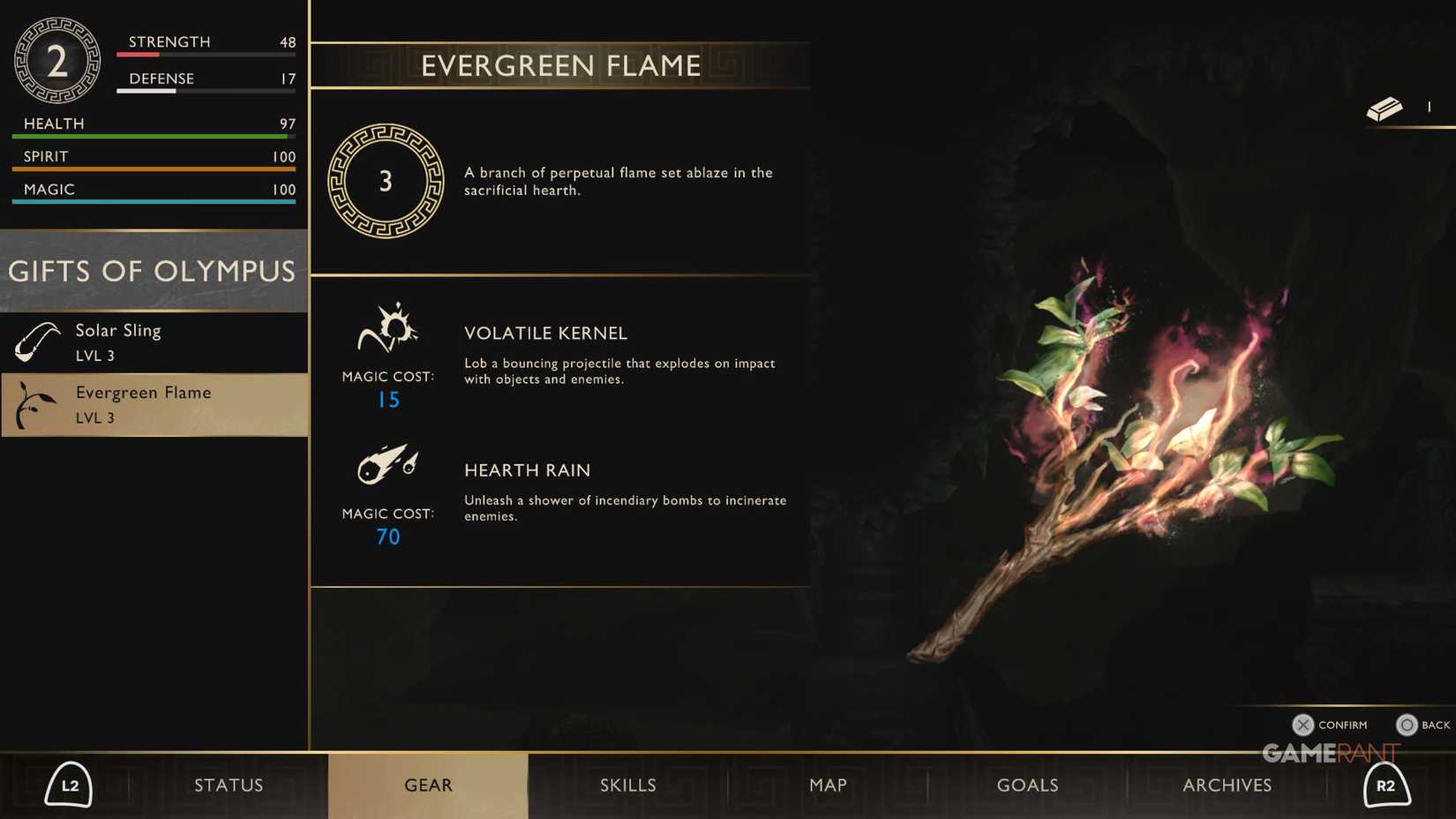Select the Evergreen Flame list entry

(x=154, y=404)
